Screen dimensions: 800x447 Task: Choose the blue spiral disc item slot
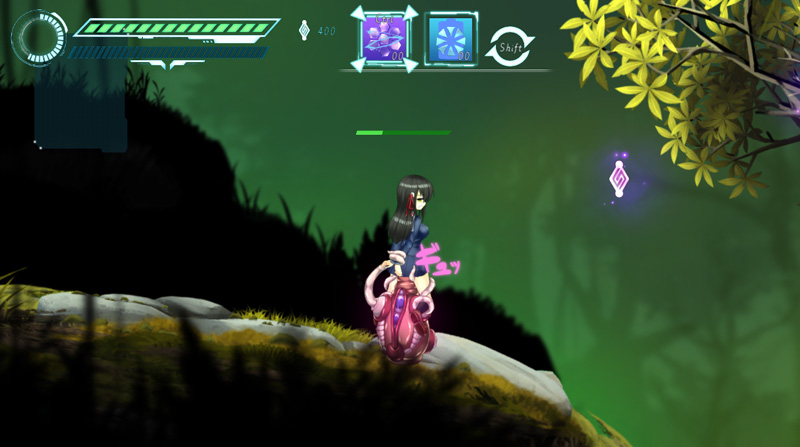click(450, 40)
